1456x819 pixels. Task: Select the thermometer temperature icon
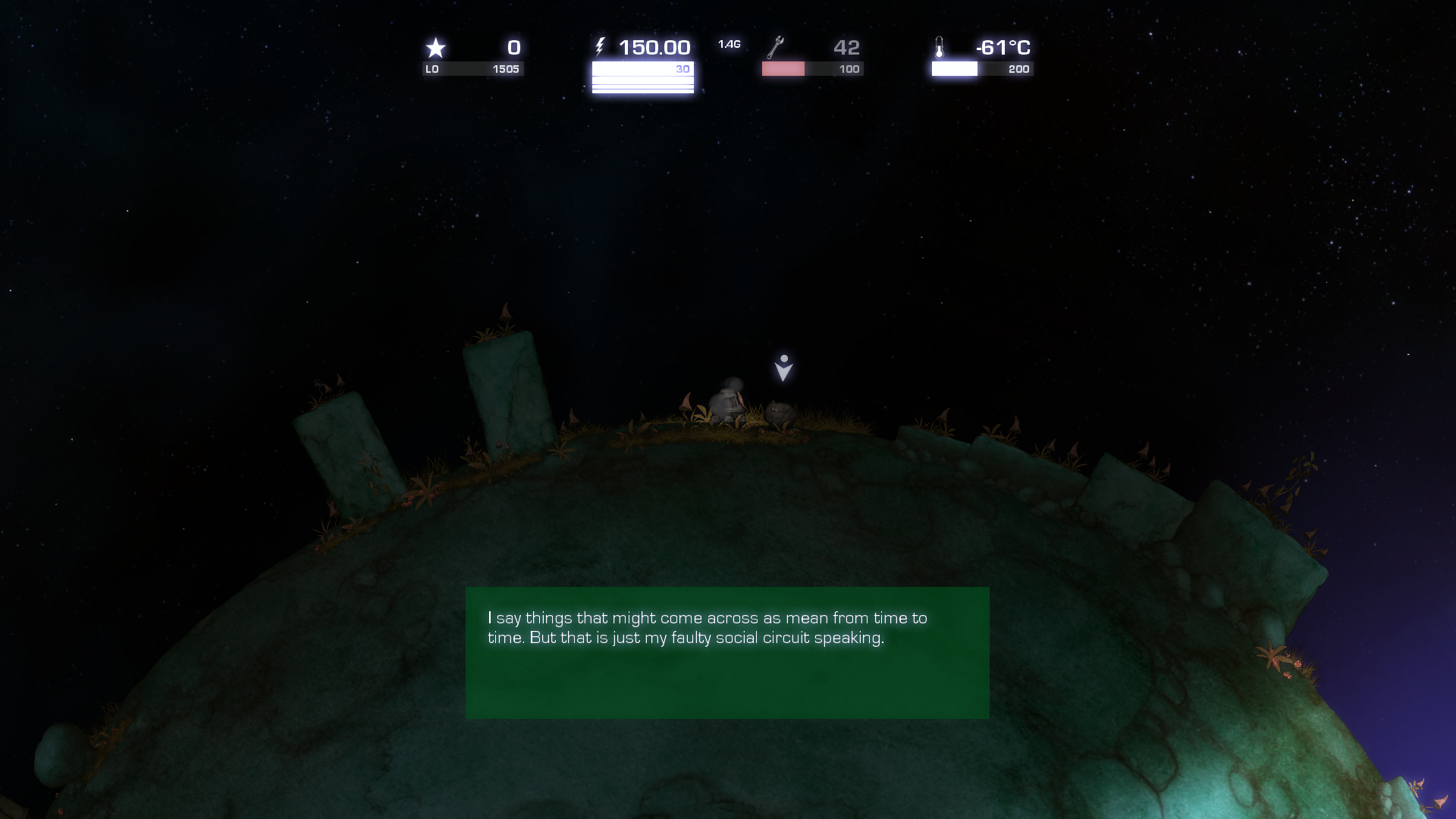pyautogui.click(x=940, y=46)
